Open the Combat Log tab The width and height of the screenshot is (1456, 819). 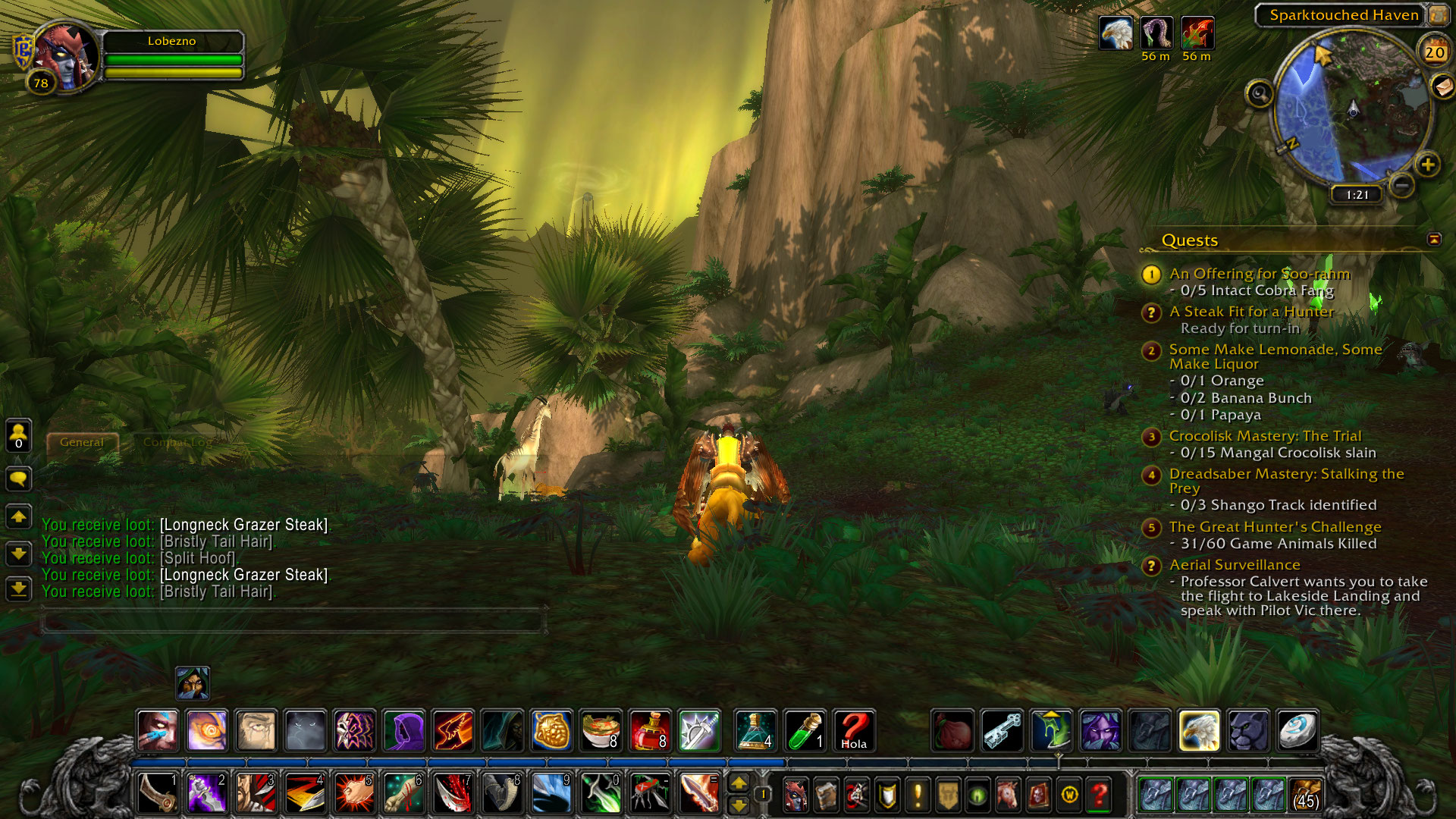point(177,442)
